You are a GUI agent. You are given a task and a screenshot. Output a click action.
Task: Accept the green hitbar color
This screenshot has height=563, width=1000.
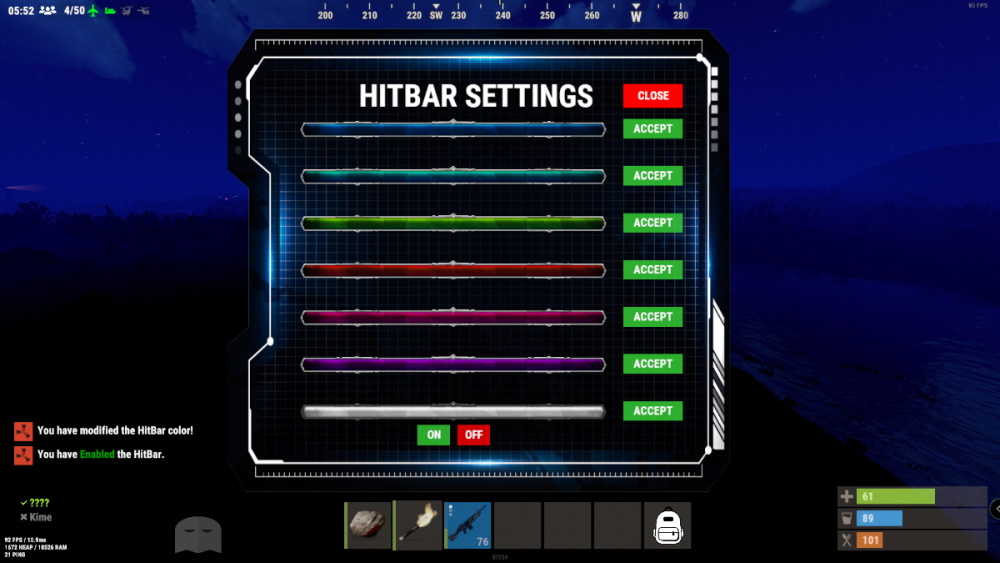click(652, 223)
